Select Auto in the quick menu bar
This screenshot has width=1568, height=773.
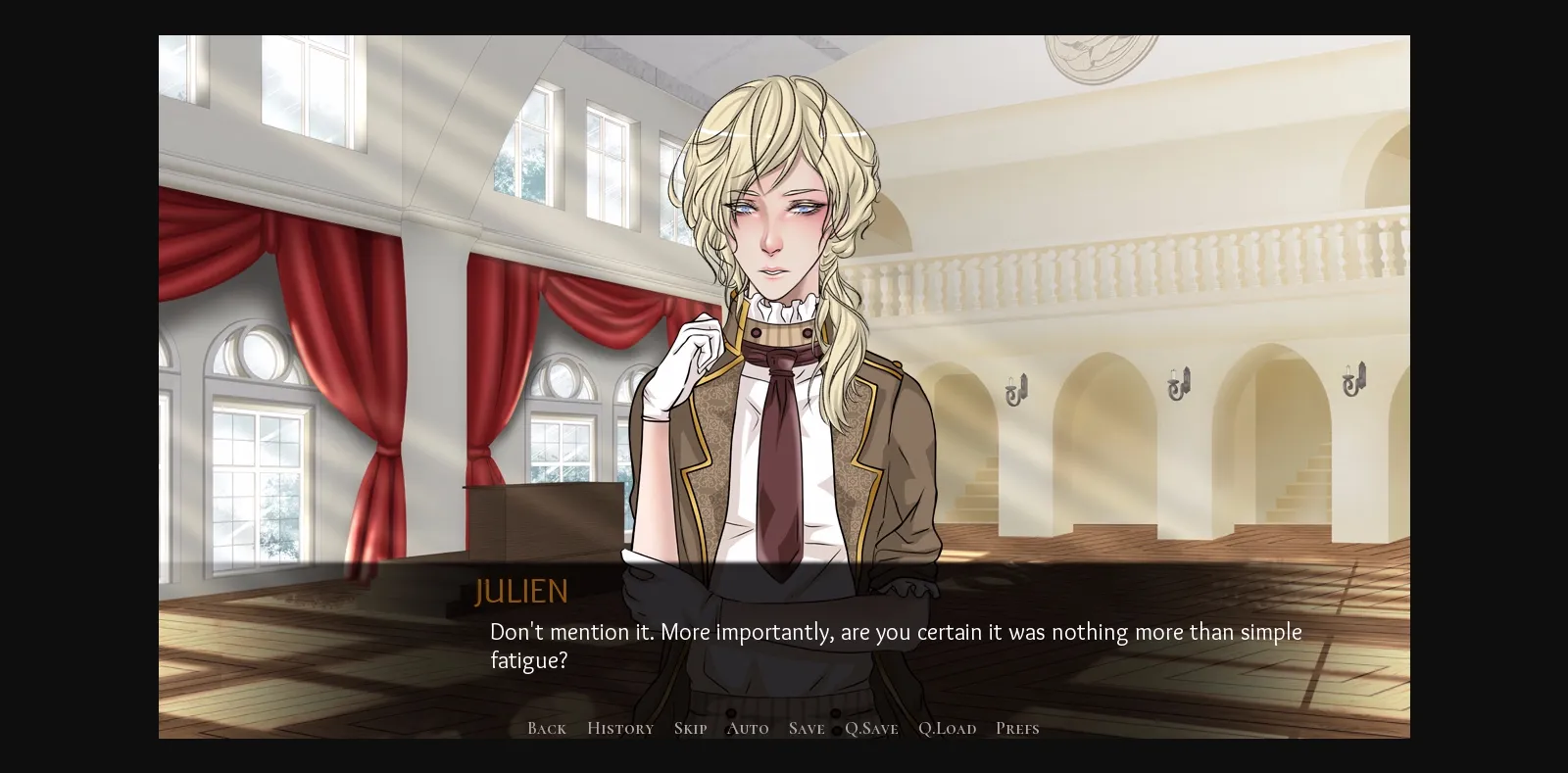point(748,728)
